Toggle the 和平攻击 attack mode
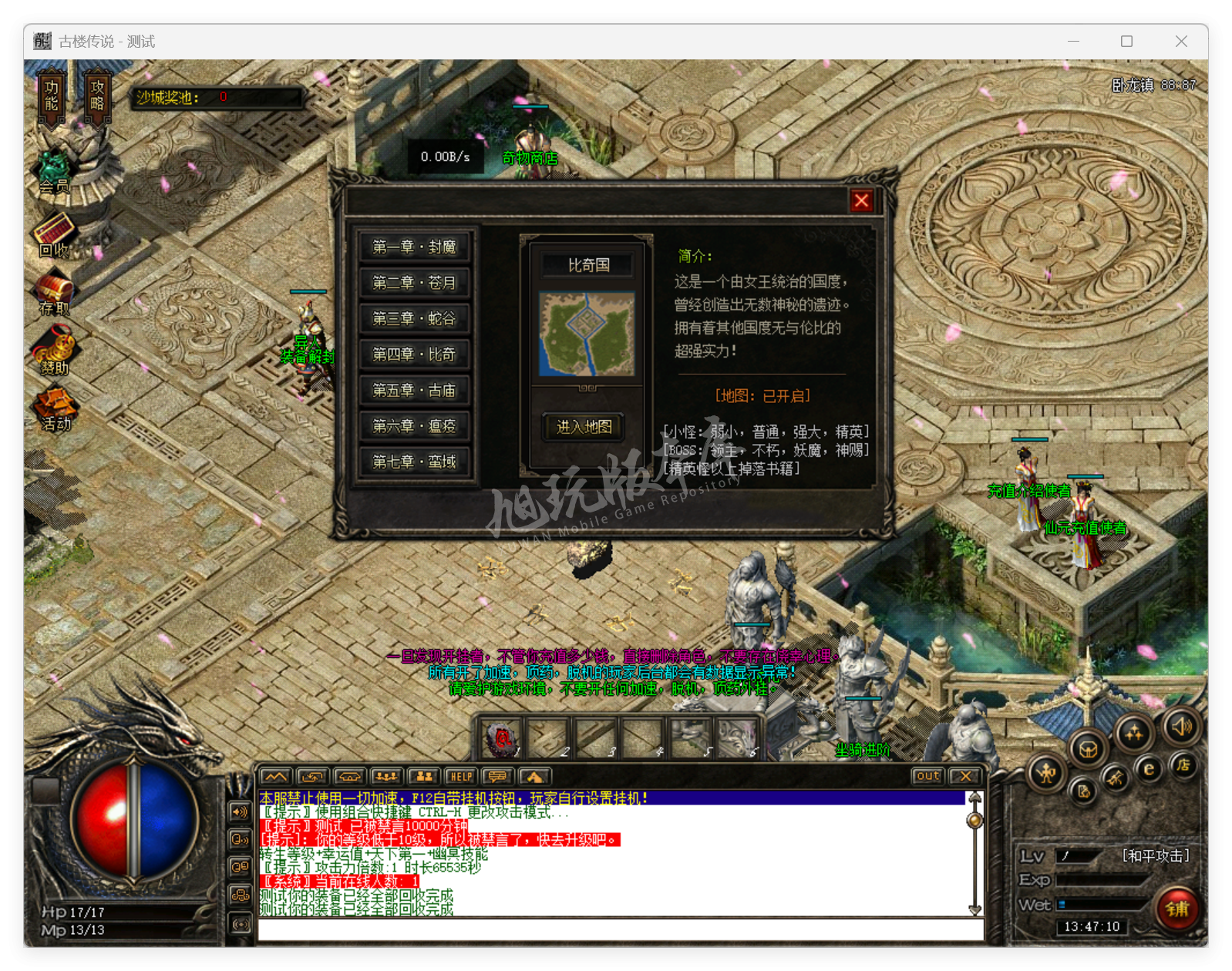Viewport: 1232px width, 971px height. [1155, 855]
